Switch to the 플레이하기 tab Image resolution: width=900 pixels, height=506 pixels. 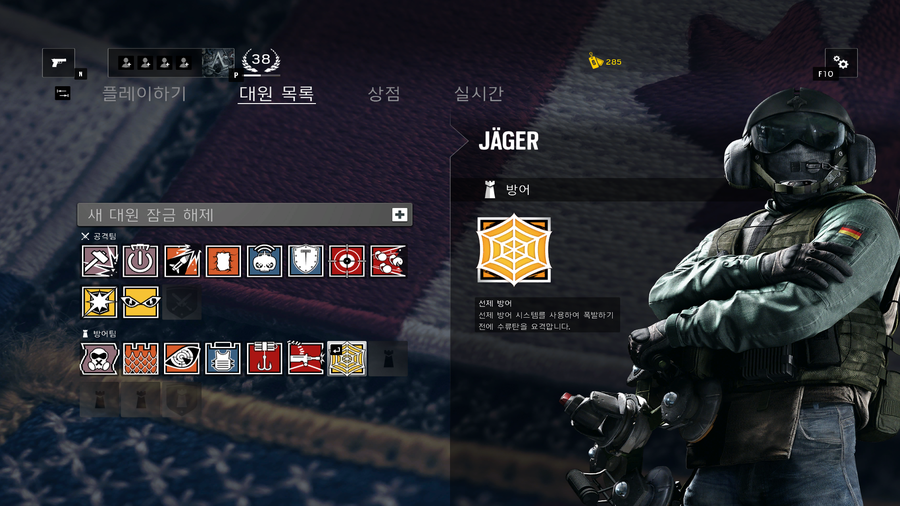pyautogui.click(x=144, y=94)
